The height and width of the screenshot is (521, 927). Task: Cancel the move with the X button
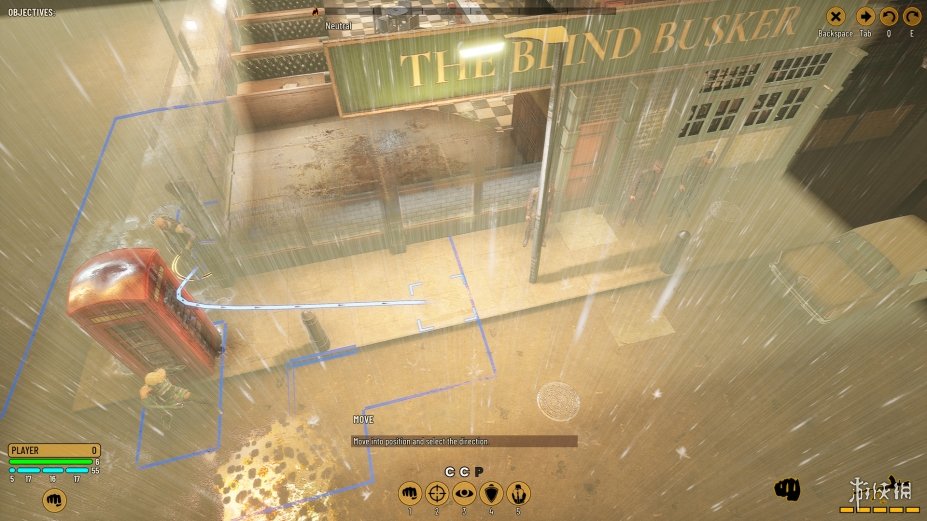pyautogui.click(x=836, y=16)
